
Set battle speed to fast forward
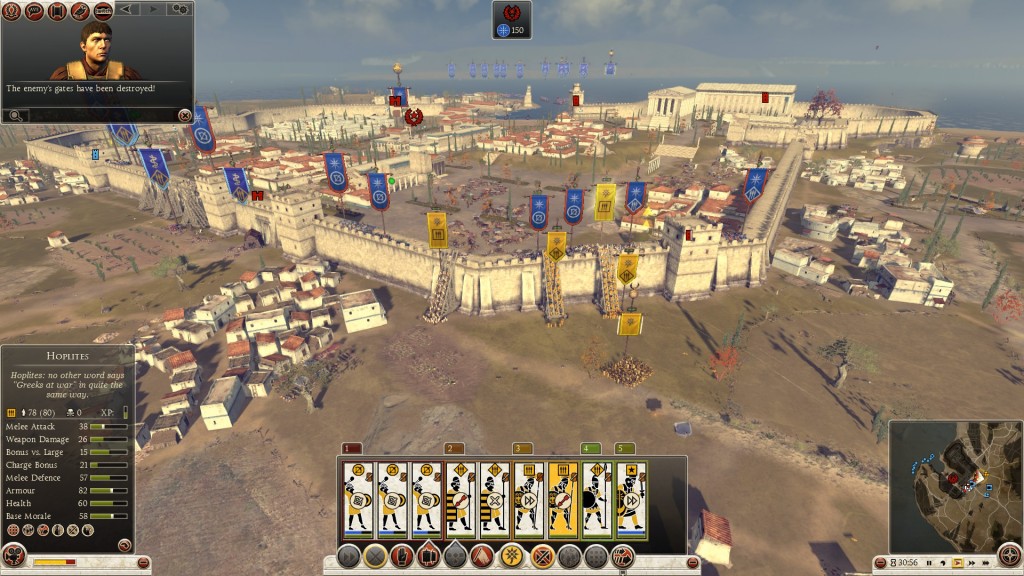[x=973, y=563]
